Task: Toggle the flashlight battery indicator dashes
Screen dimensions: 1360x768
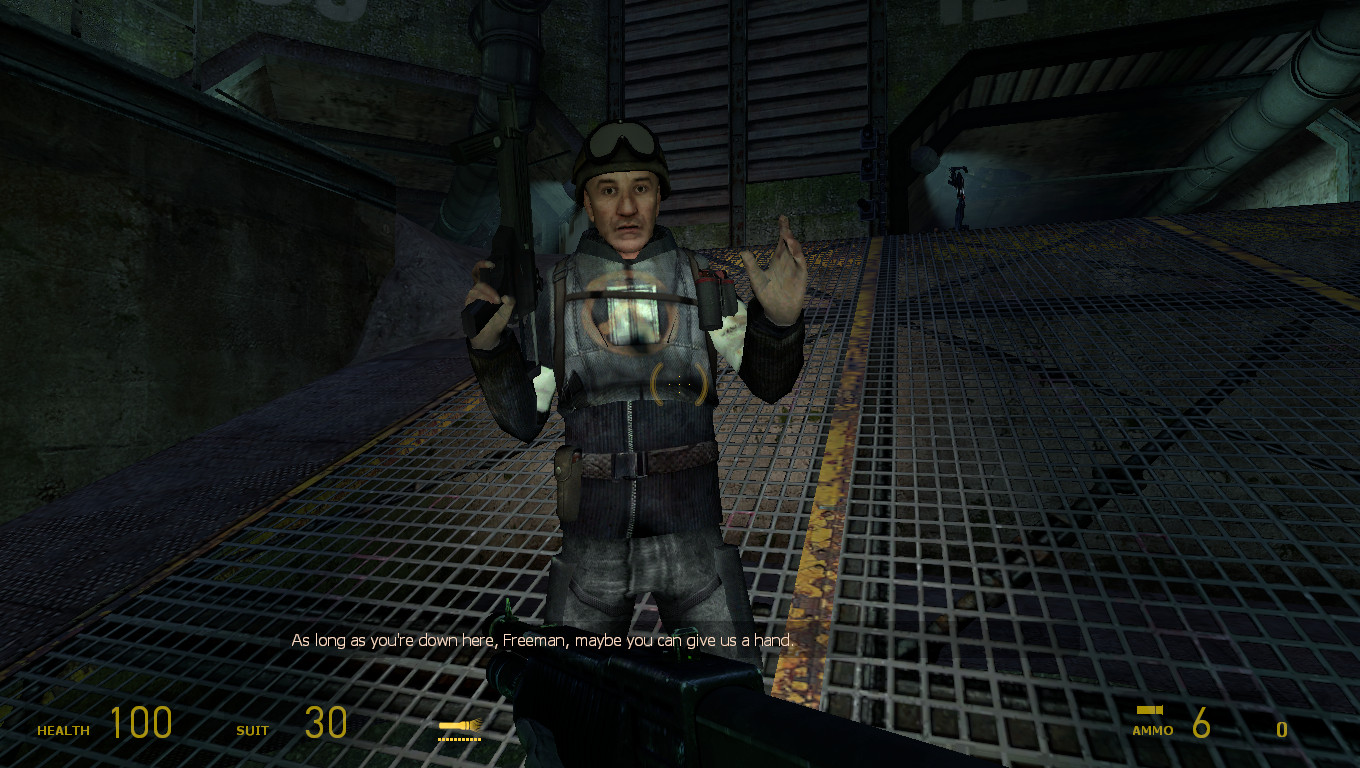Action: [x=458, y=740]
